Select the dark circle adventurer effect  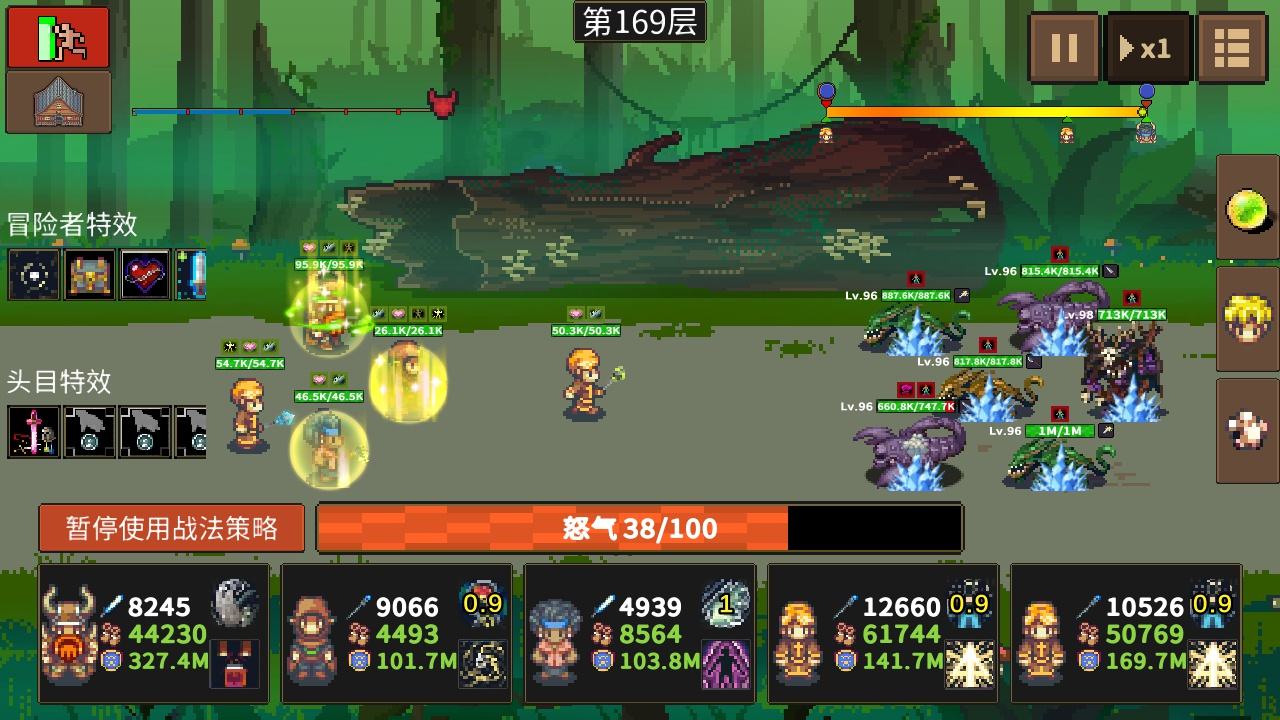tap(34, 275)
